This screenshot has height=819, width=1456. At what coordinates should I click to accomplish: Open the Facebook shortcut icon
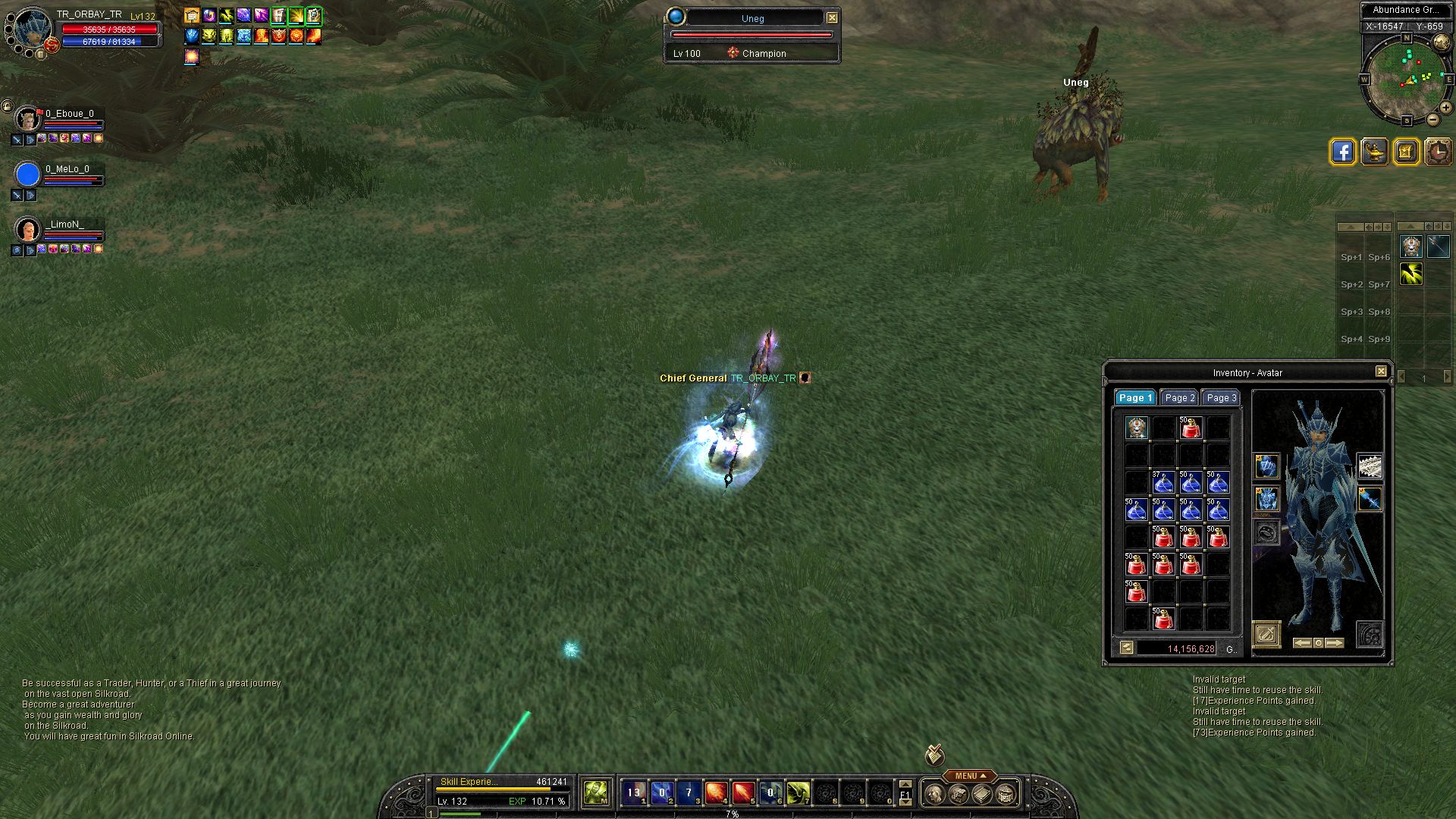coord(1342,152)
